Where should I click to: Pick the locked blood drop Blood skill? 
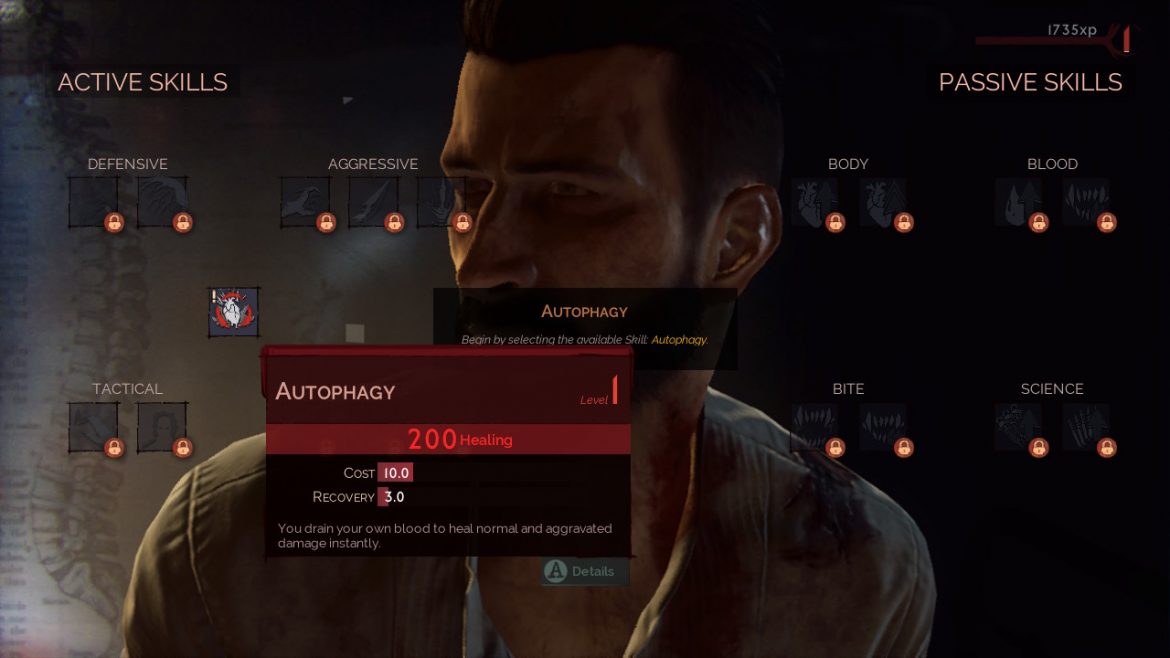click(x=1018, y=202)
